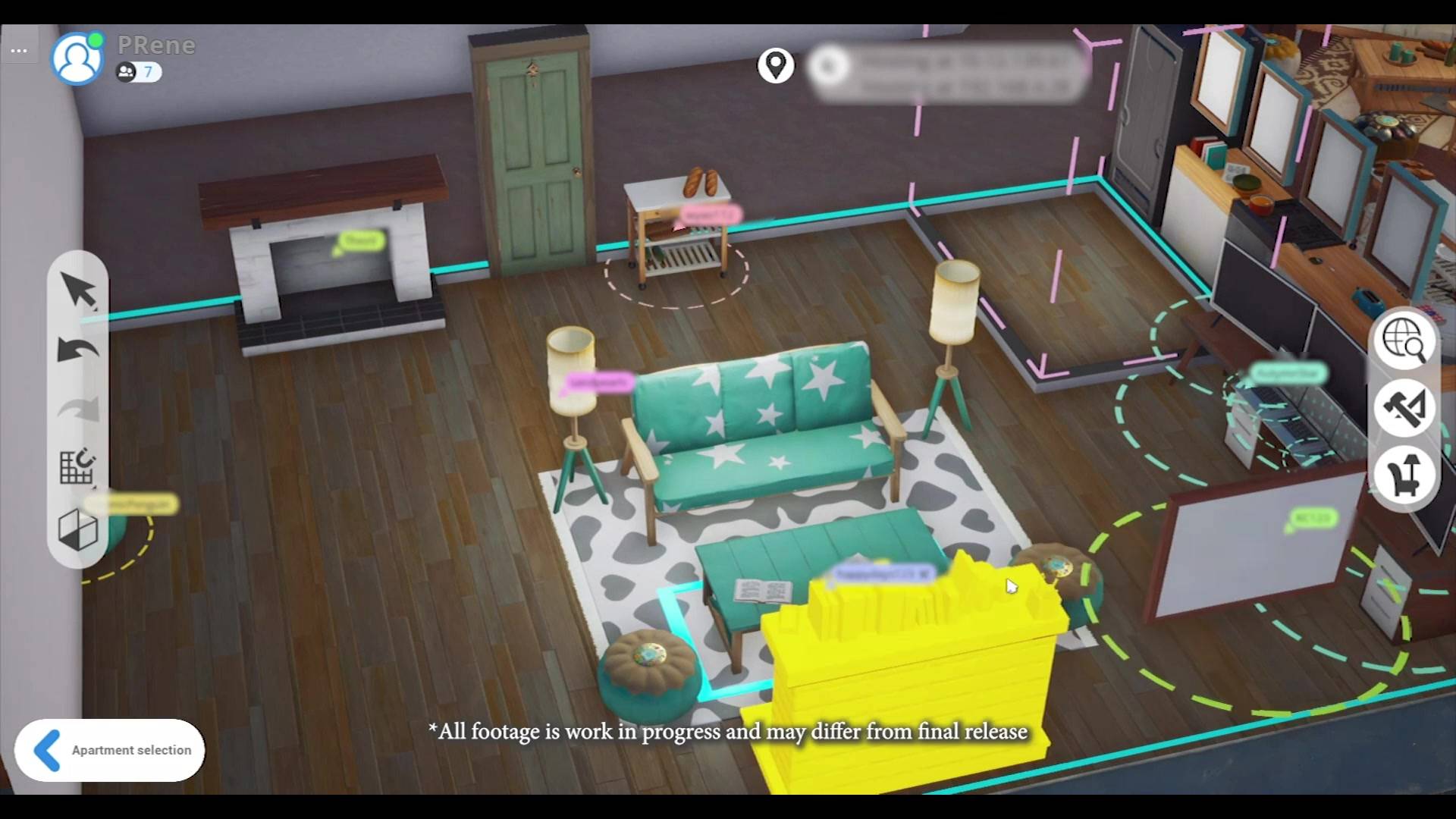Toggle the snap-to-grid magnet tool
Viewport: 1456px width, 819px height.
78,468
